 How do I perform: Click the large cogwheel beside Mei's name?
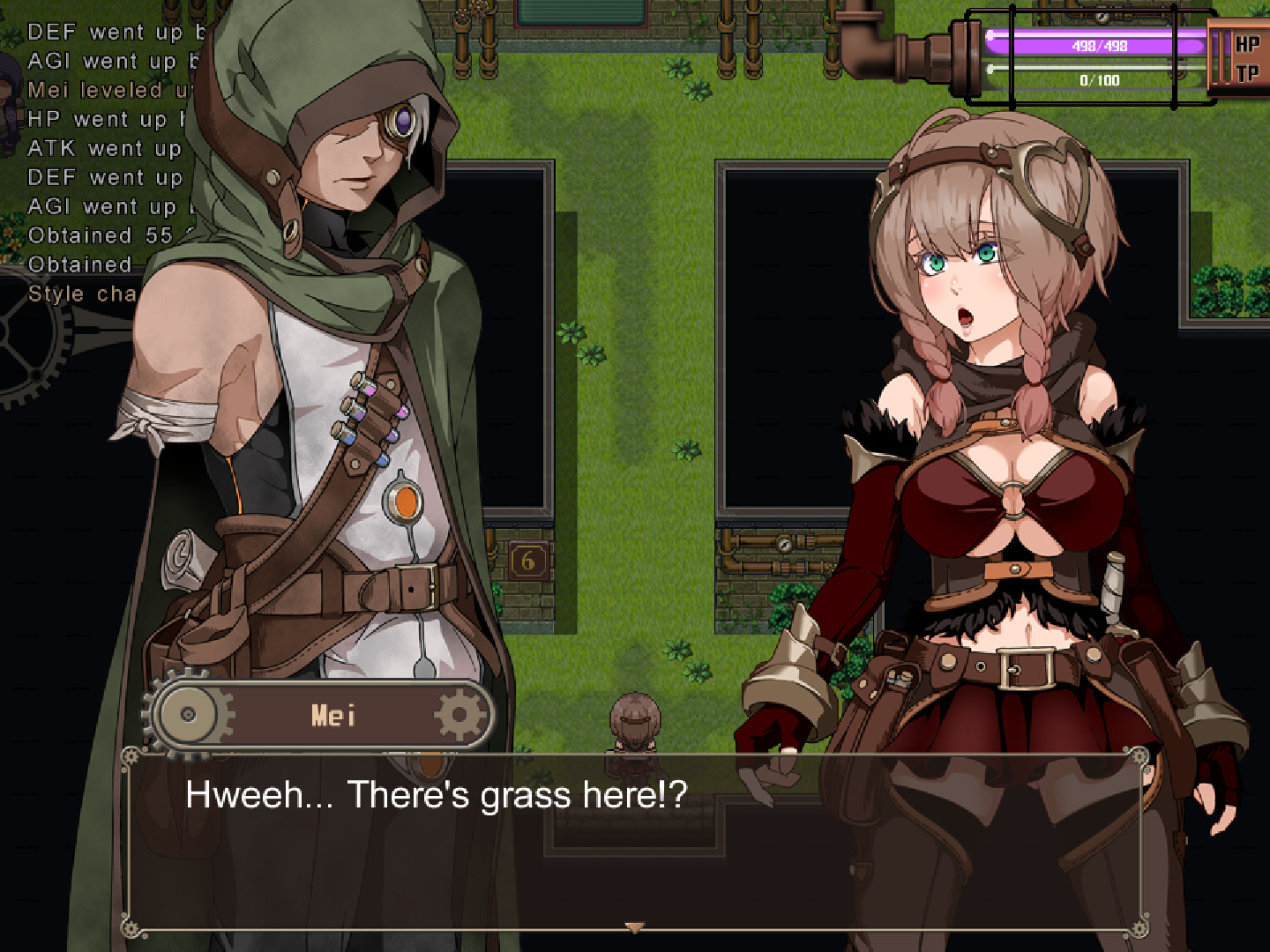[x=188, y=714]
